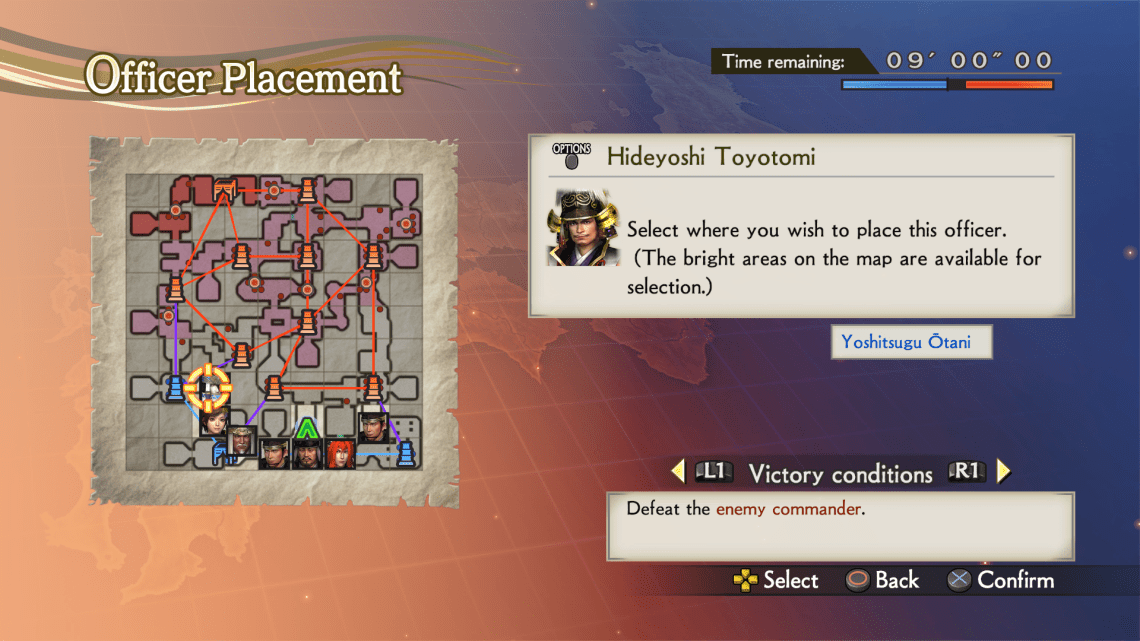Select the enemy main camp gate marker

(x=224, y=189)
